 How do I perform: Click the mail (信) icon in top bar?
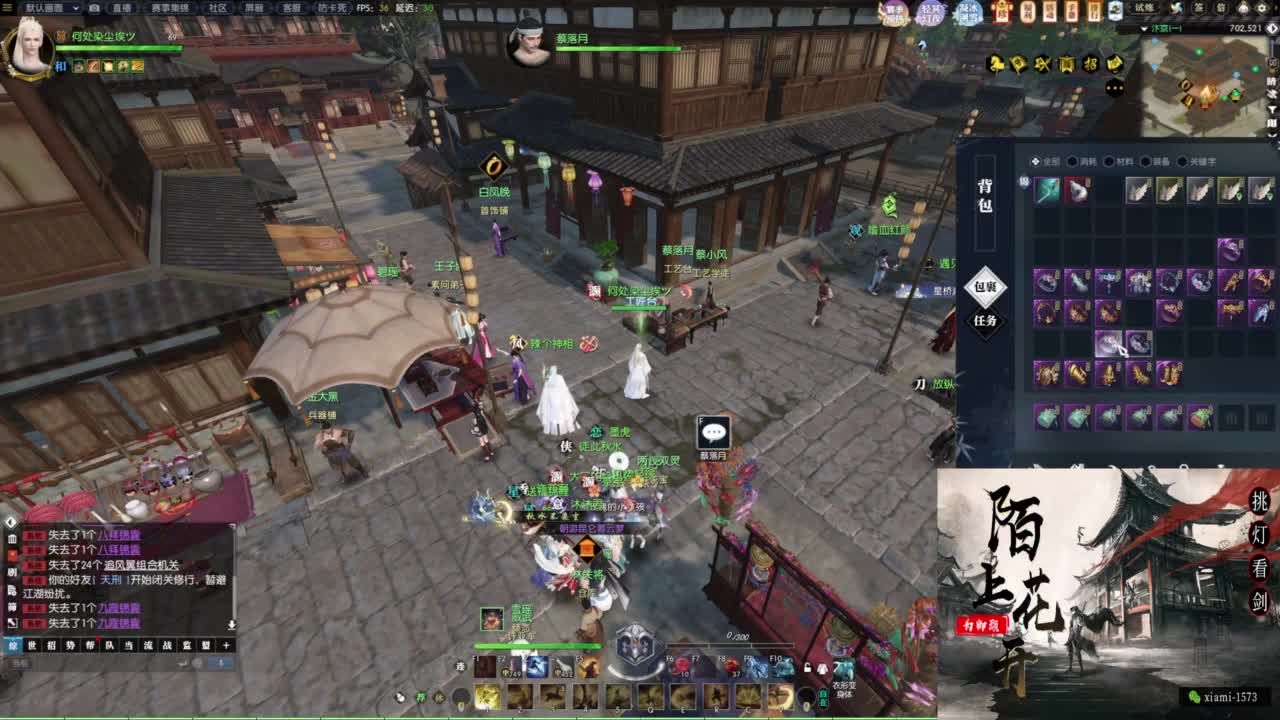click(x=1219, y=10)
